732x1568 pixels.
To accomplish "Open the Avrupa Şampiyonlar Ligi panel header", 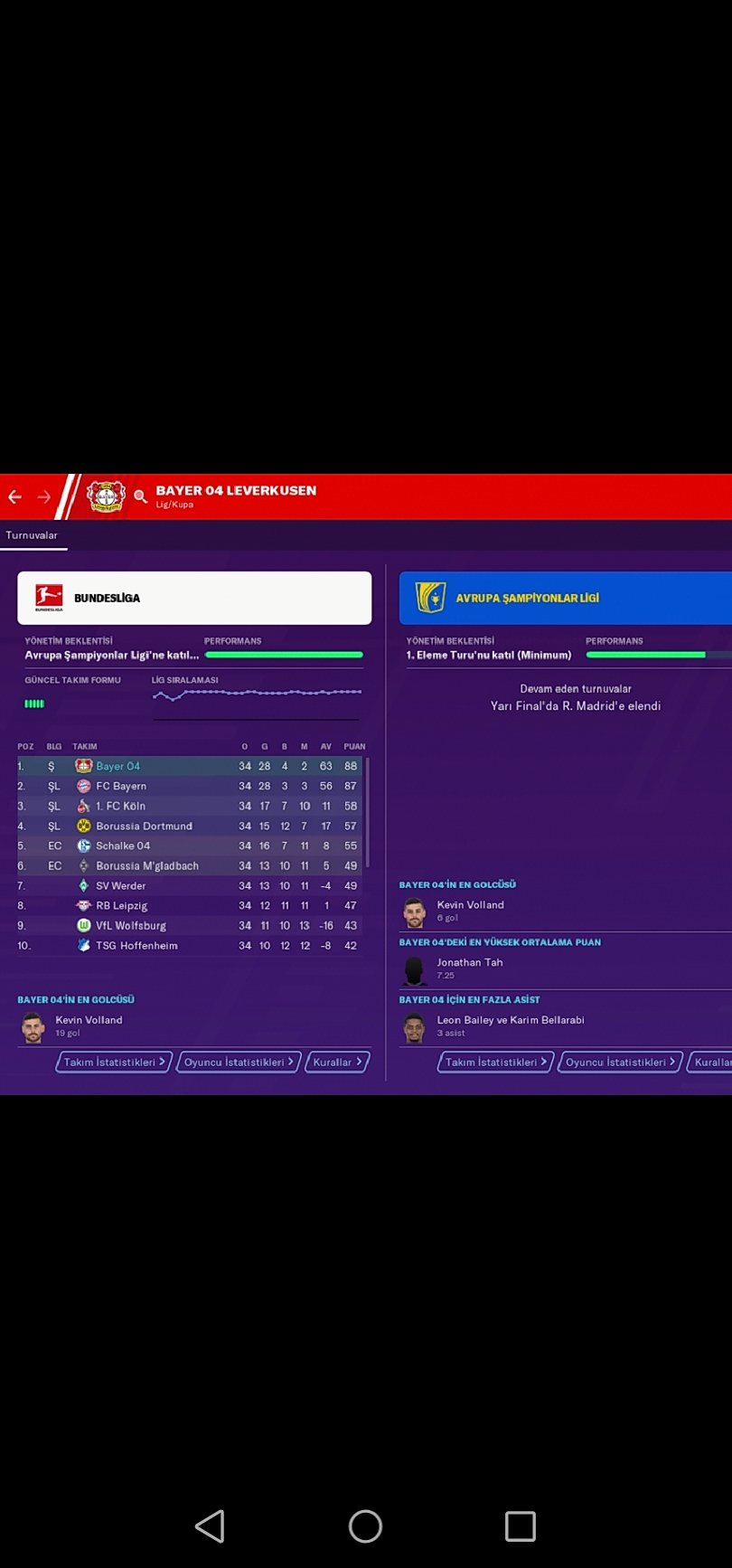I will [565, 598].
